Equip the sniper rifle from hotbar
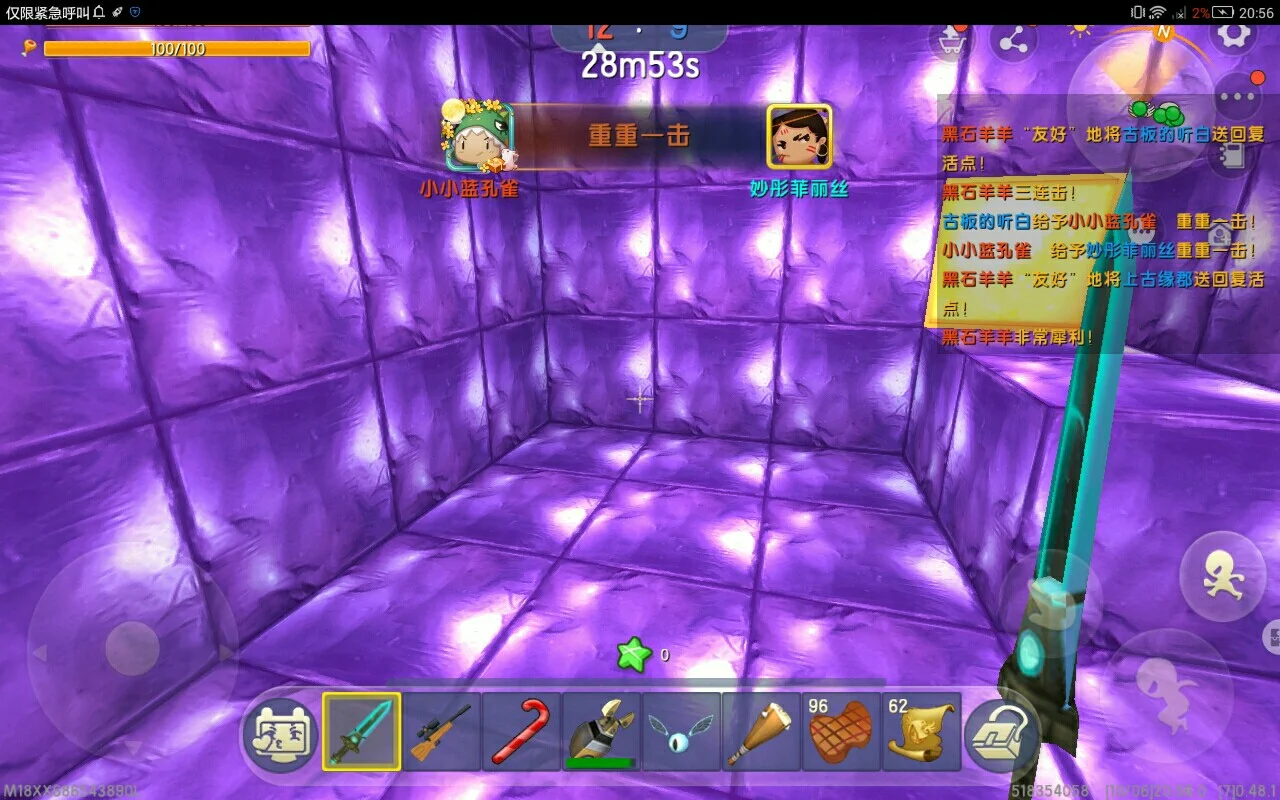The image size is (1280, 800). 441,732
